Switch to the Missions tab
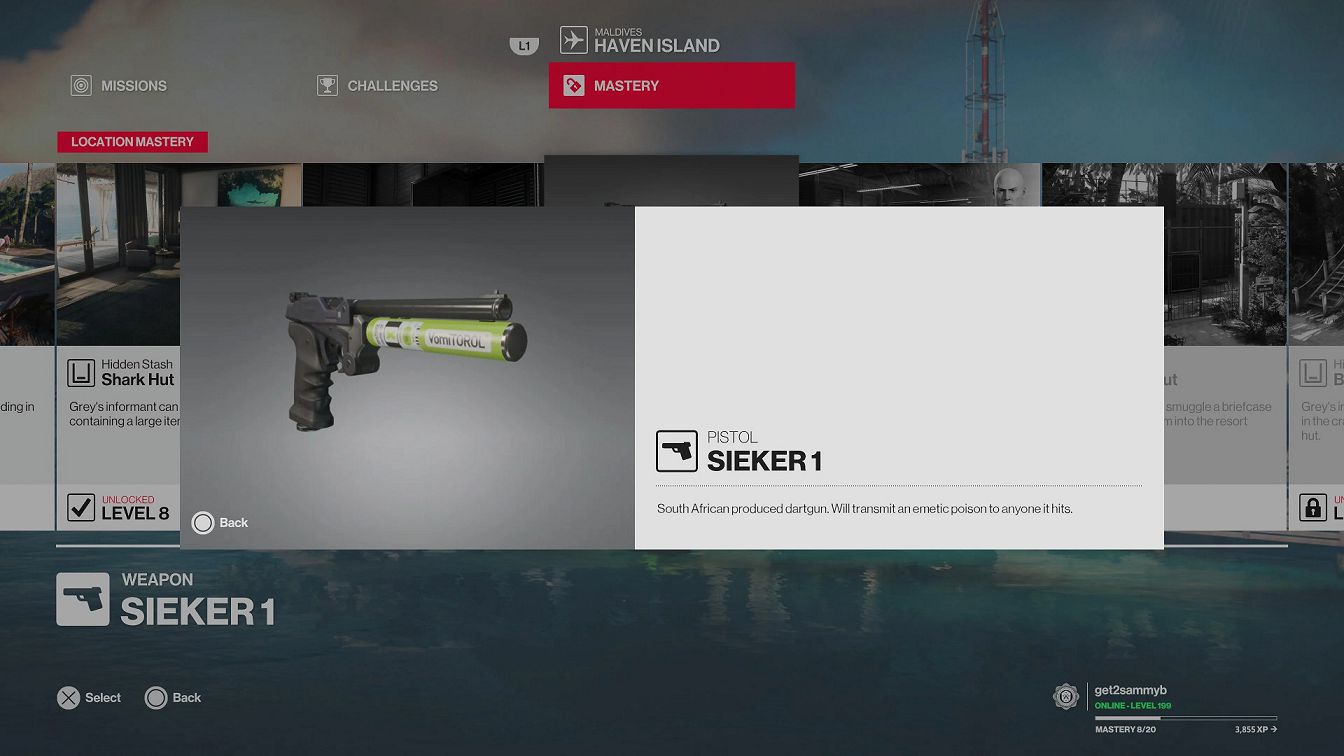Viewport: 1344px width, 756px height. click(x=118, y=85)
